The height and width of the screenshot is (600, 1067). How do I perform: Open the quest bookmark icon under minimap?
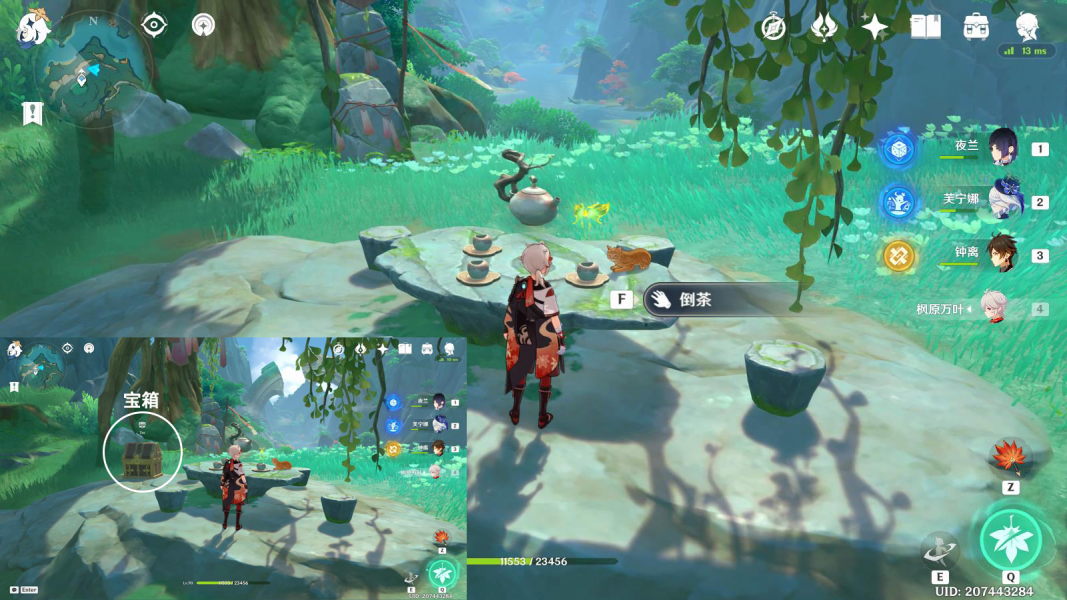[x=32, y=113]
